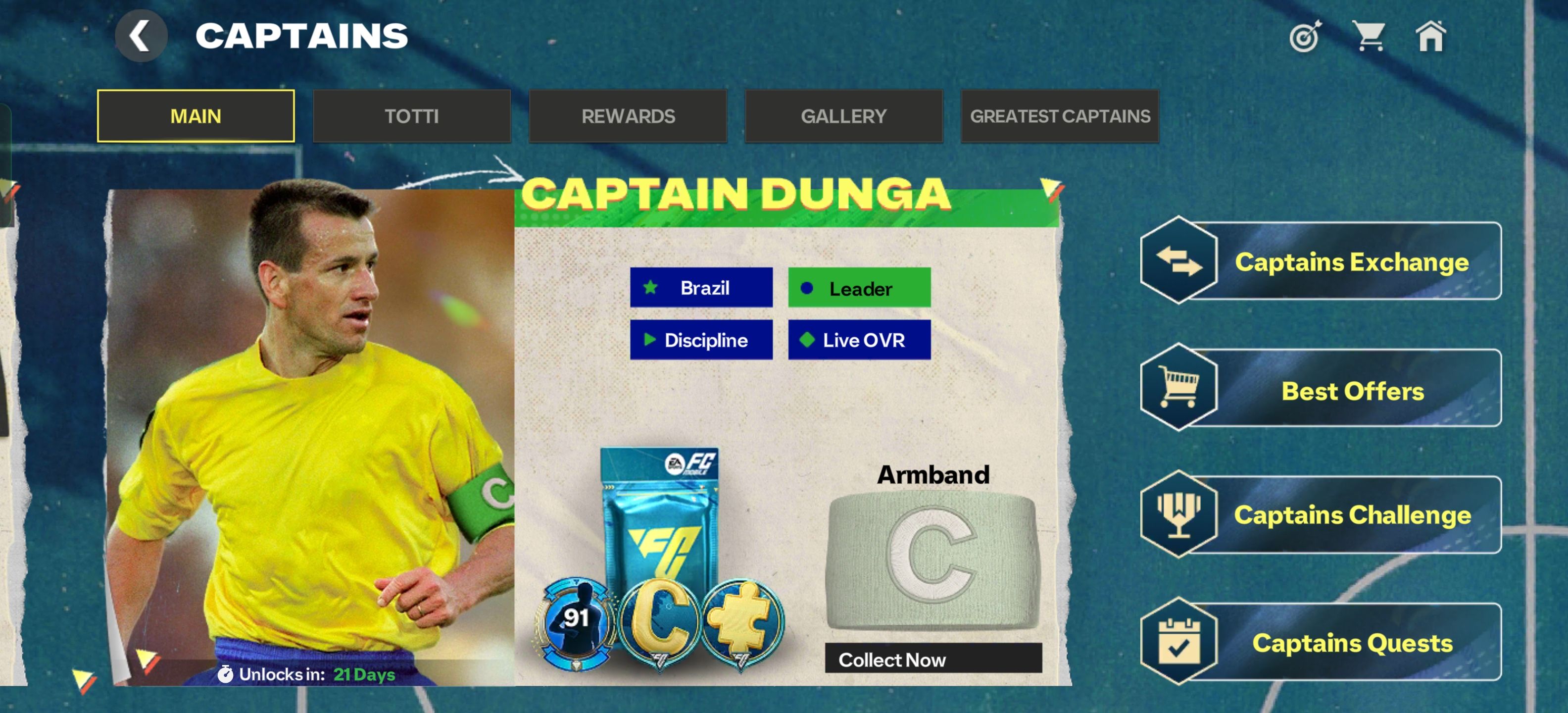Select the Discipline tag

click(701, 340)
